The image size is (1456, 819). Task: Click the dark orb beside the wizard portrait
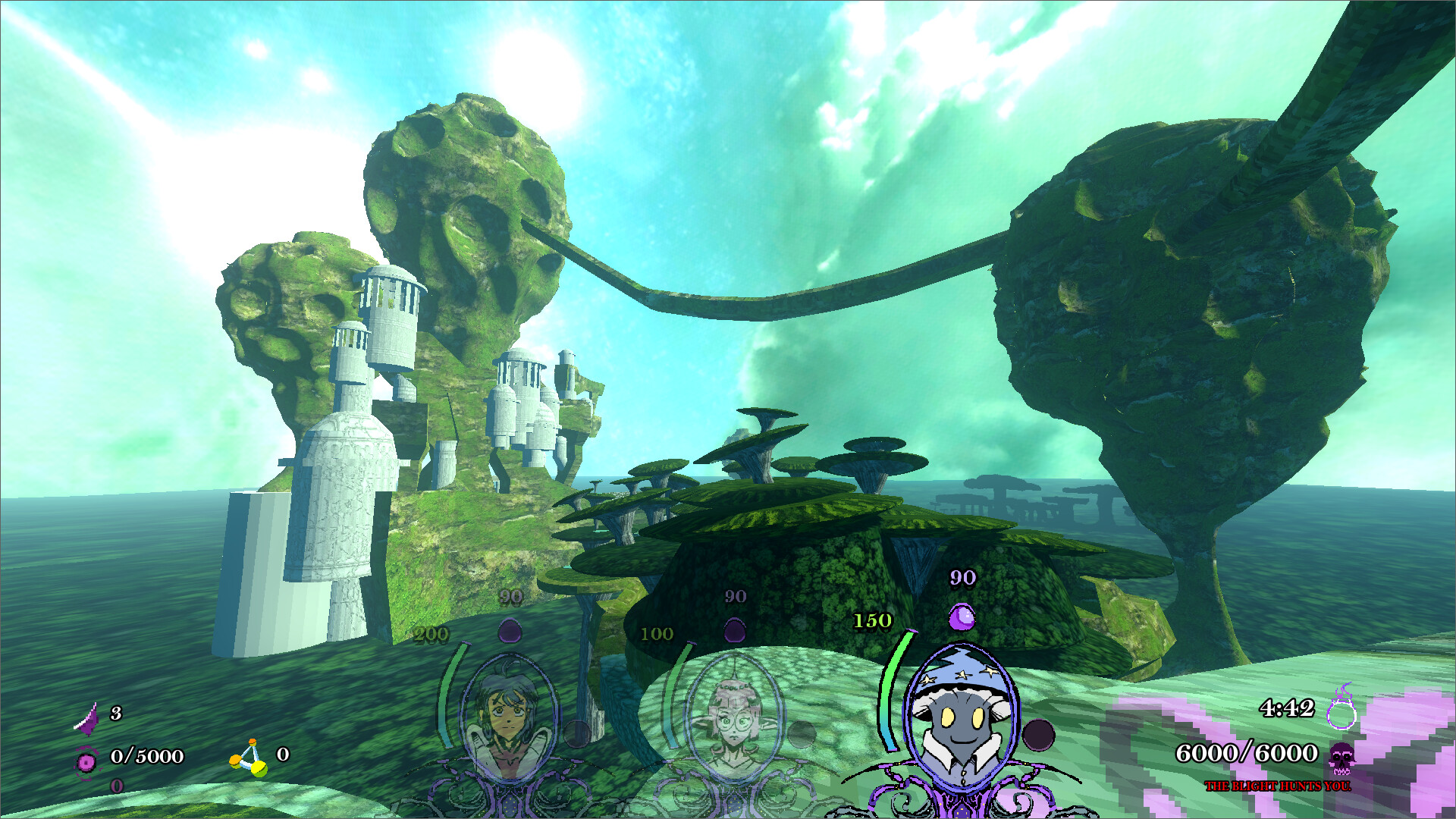point(1038,735)
